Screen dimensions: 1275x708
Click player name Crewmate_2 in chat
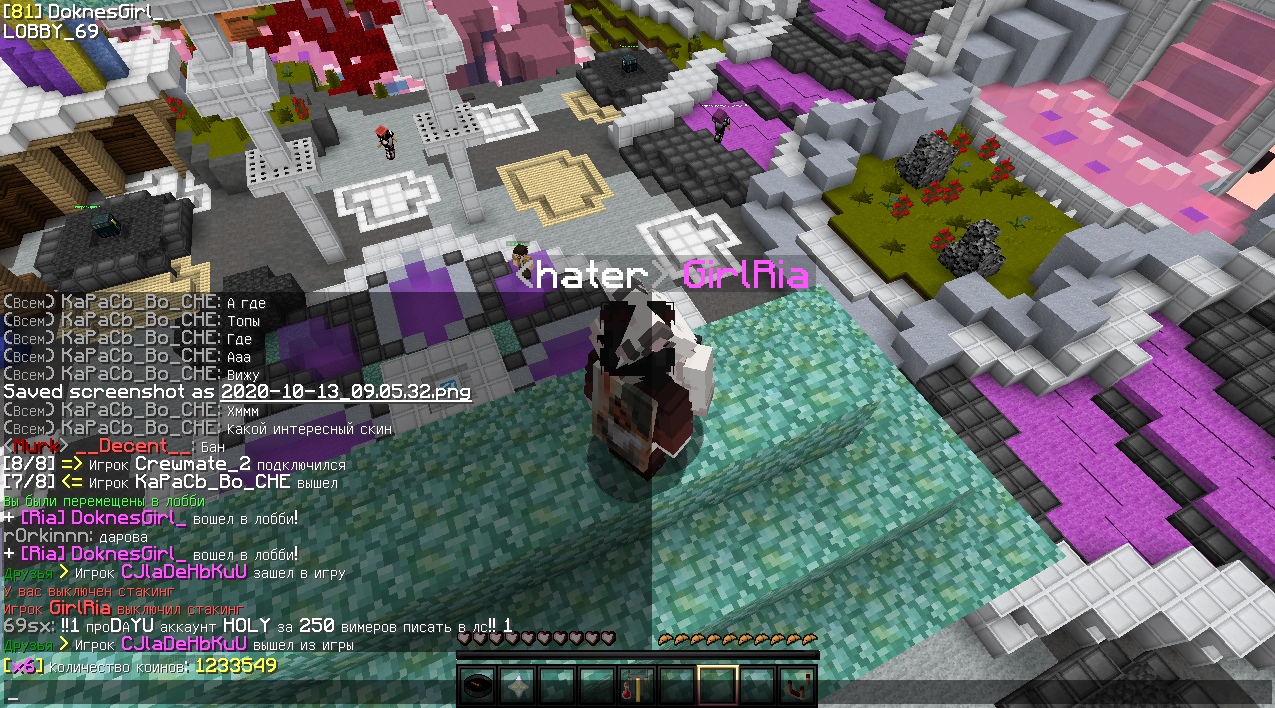(x=193, y=465)
